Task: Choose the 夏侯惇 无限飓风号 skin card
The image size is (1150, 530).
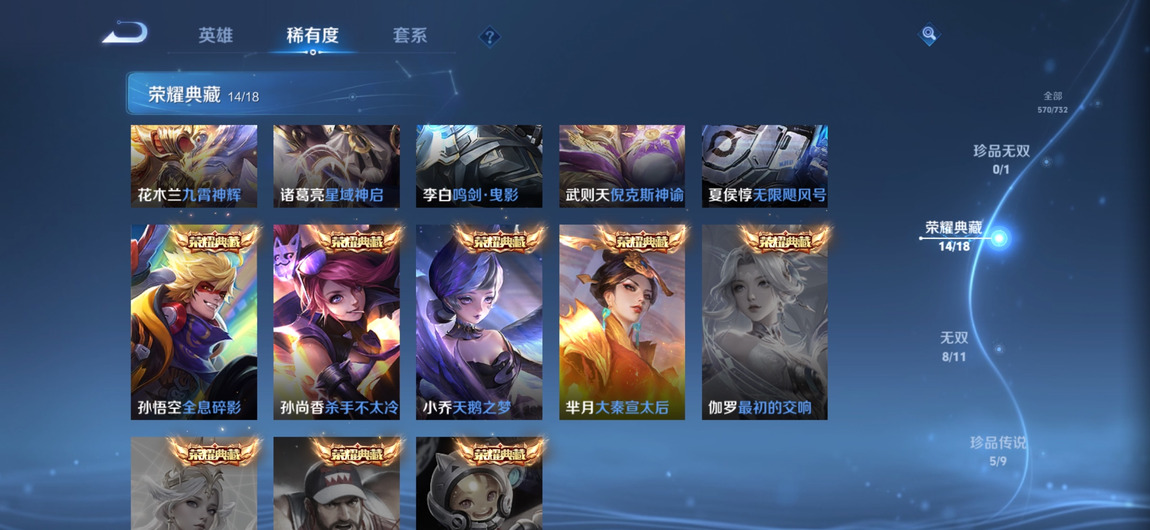Action: [764, 166]
